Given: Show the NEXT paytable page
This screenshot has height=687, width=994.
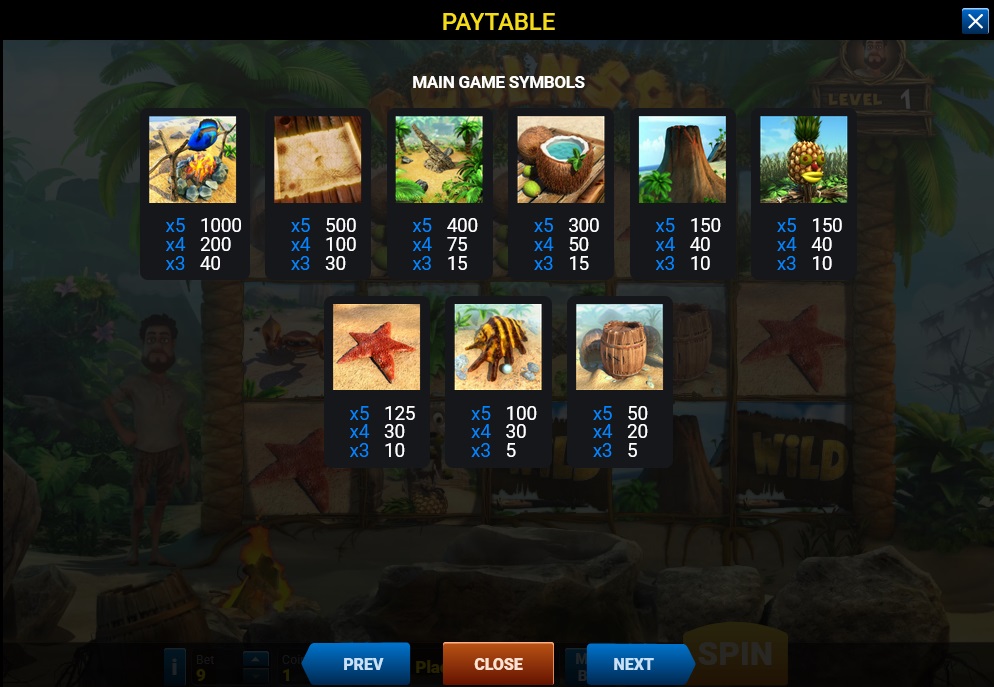Looking at the screenshot, I should [x=636, y=664].
